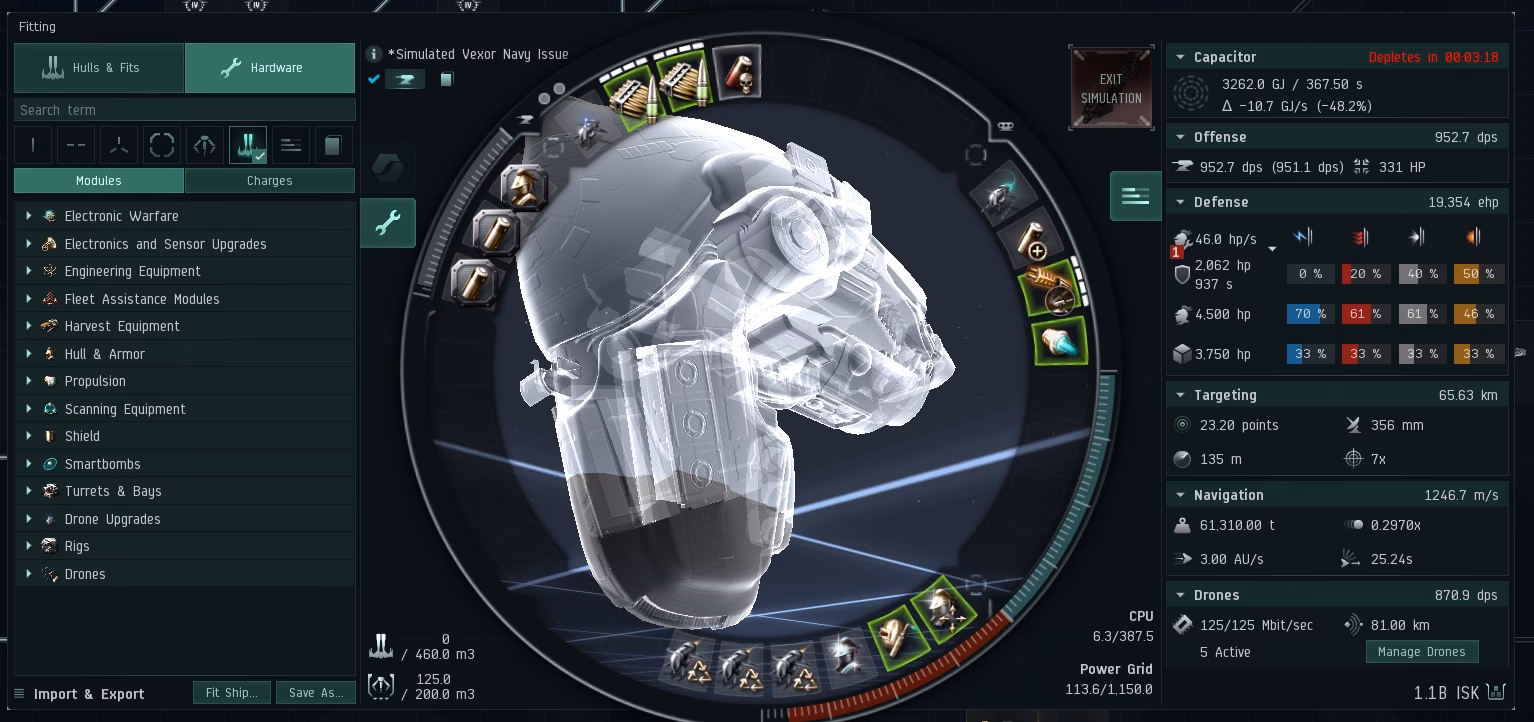The height and width of the screenshot is (722, 1534).
Task: Select the turret hardpoint icon under the ship name
Action: [x=405, y=79]
